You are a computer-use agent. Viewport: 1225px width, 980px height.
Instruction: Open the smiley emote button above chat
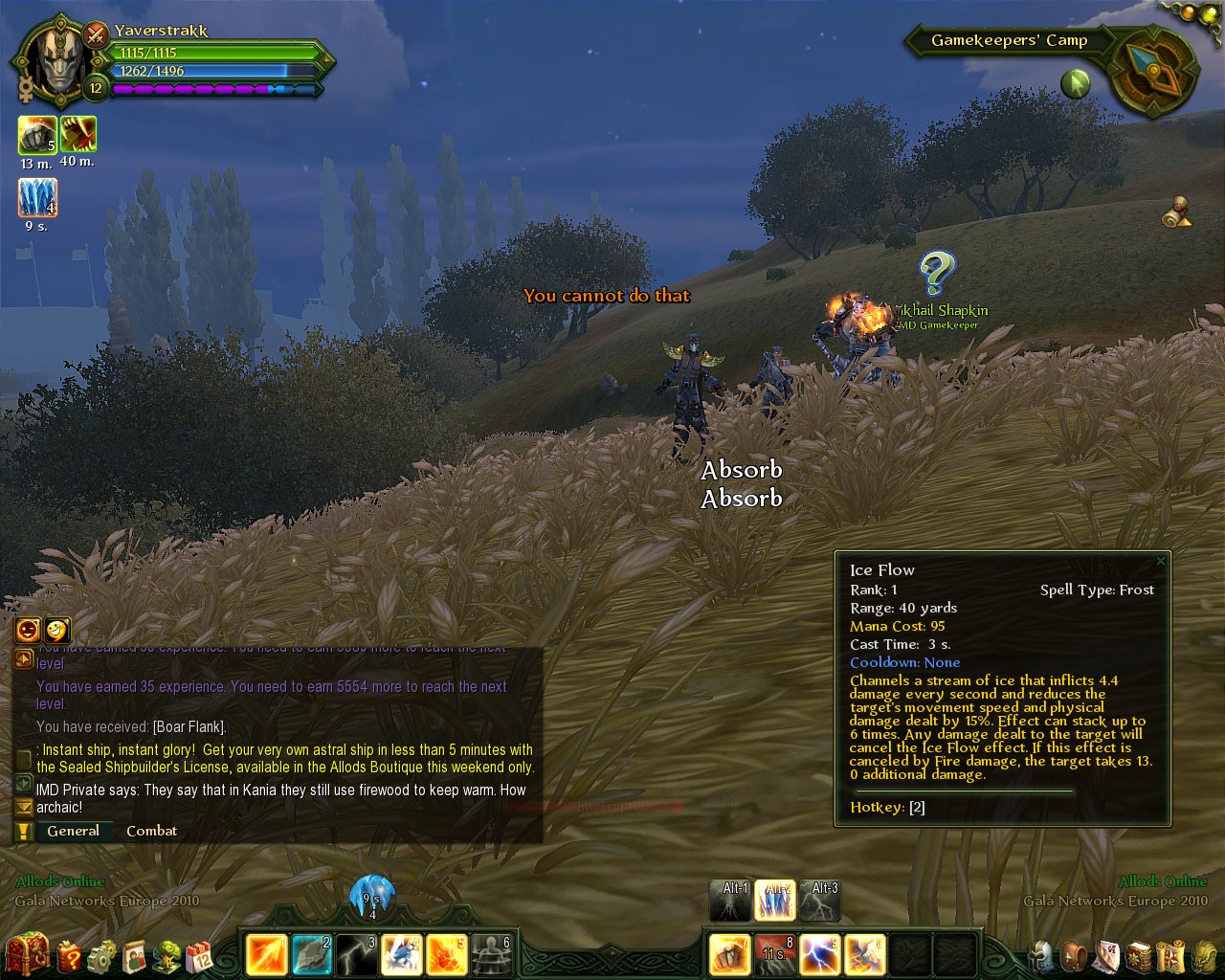click(57, 629)
